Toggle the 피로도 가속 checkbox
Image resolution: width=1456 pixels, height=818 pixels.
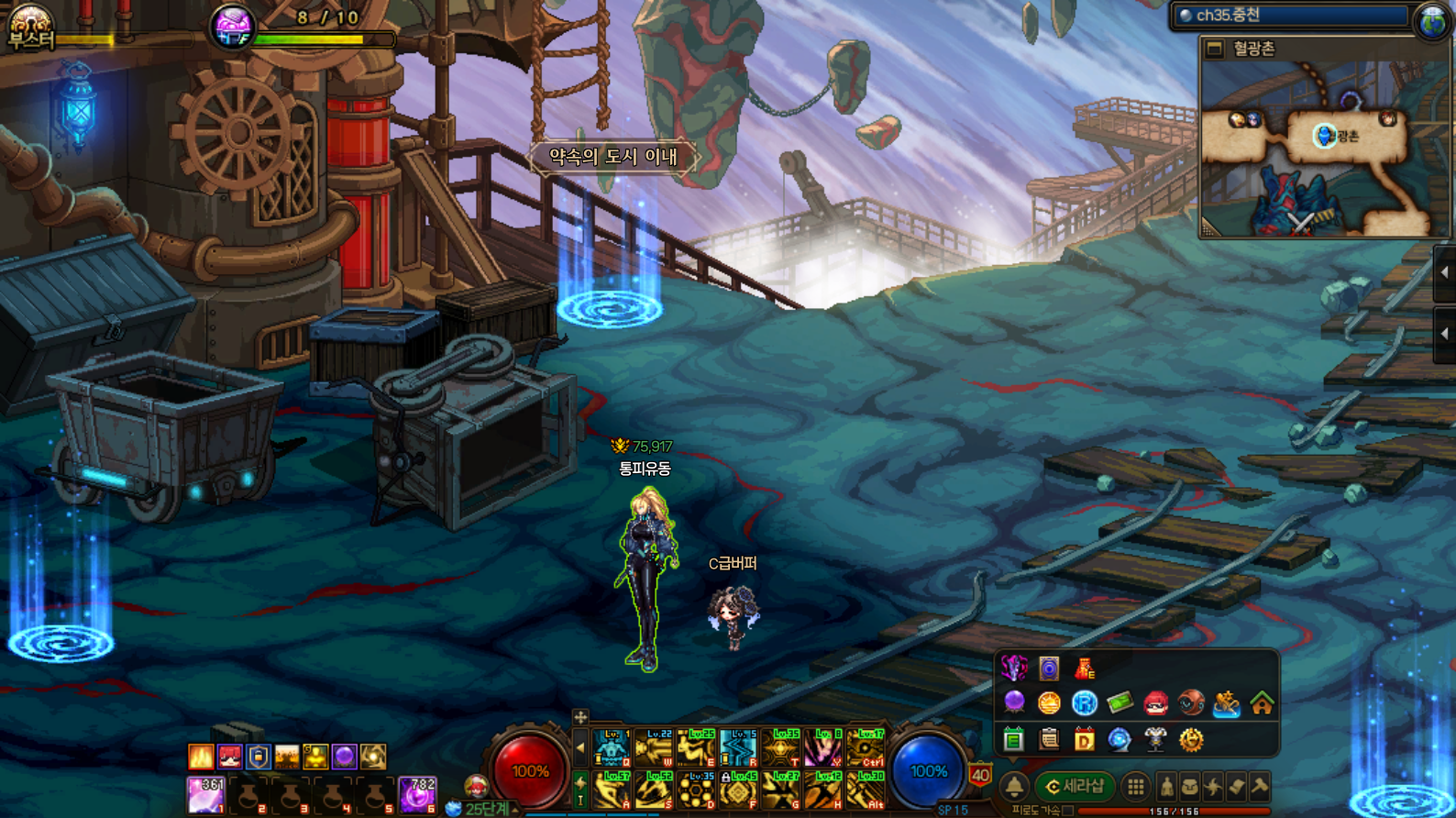pyautogui.click(x=1068, y=811)
